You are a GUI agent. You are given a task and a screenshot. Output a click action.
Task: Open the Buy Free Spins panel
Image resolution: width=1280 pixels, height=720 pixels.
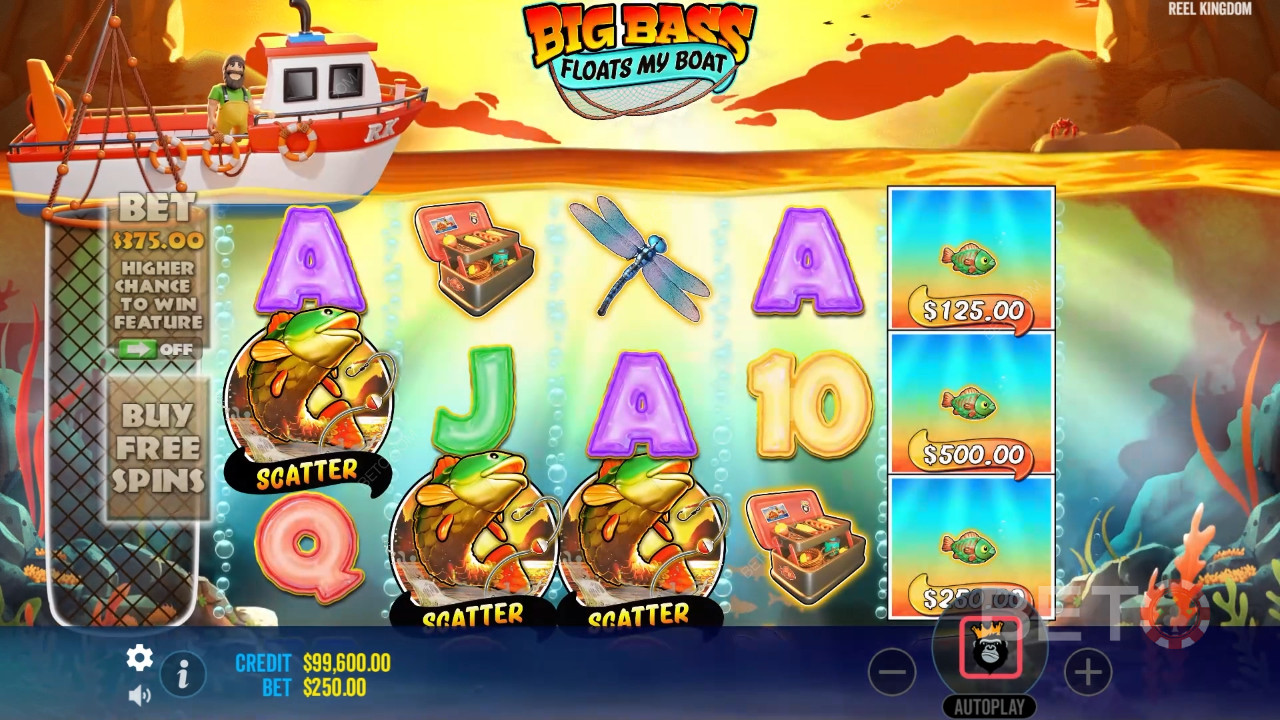tap(157, 447)
